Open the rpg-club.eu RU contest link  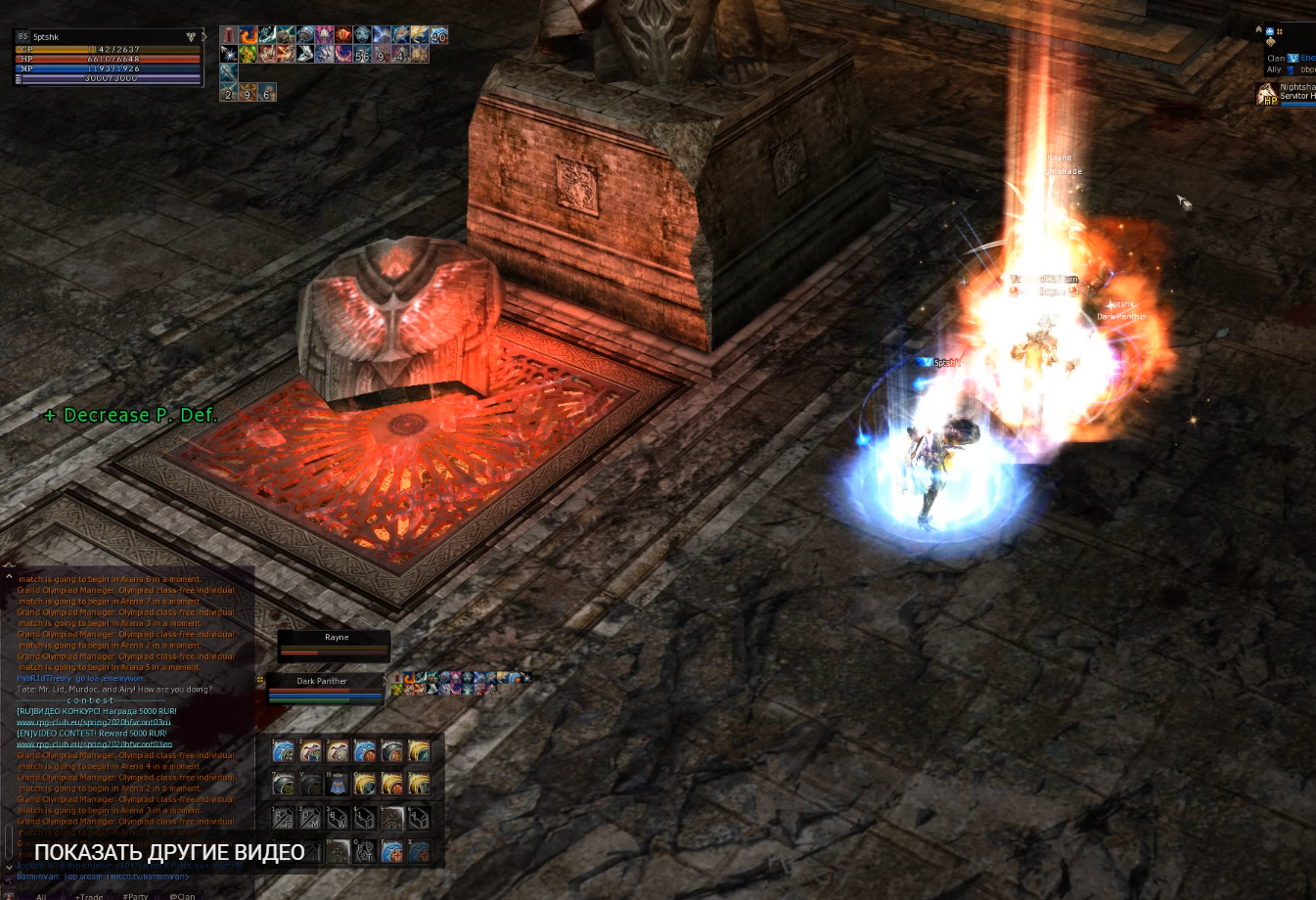click(93, 722)
